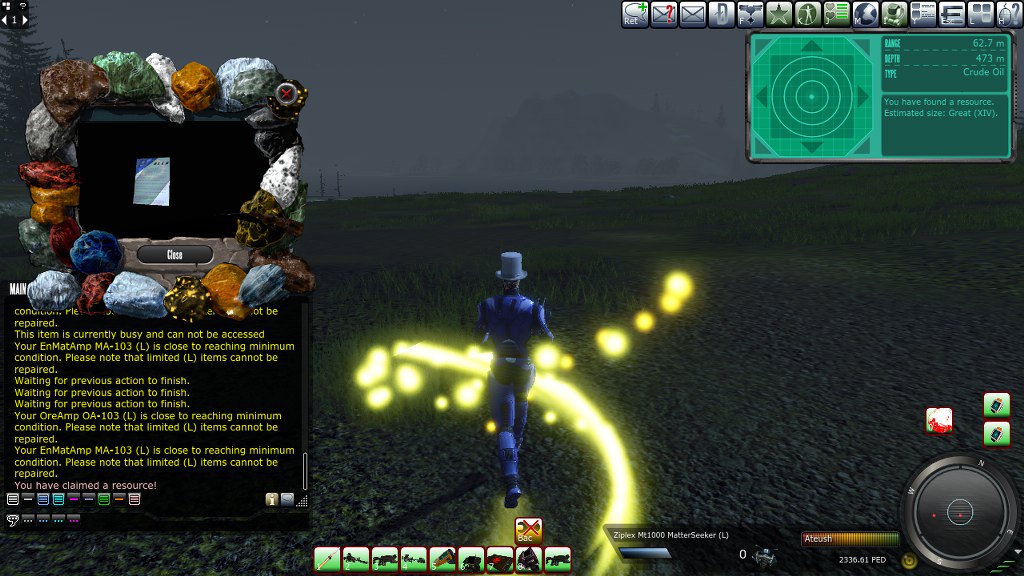Open the question-mark mail icon
Viewport: 1024px width, 576px height.
coord(664,14)
